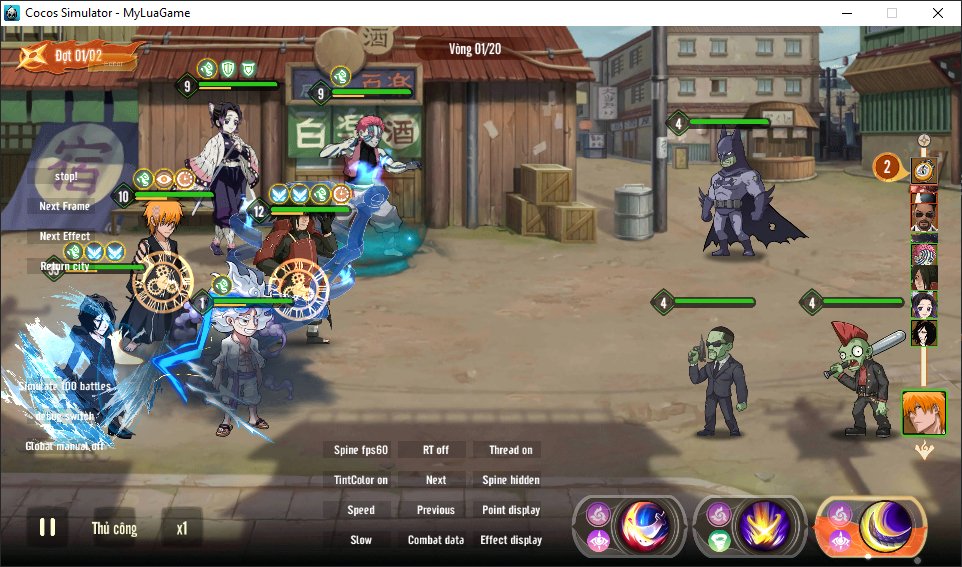
Task: Change the x1 battle speed
Action: [182, 528]
